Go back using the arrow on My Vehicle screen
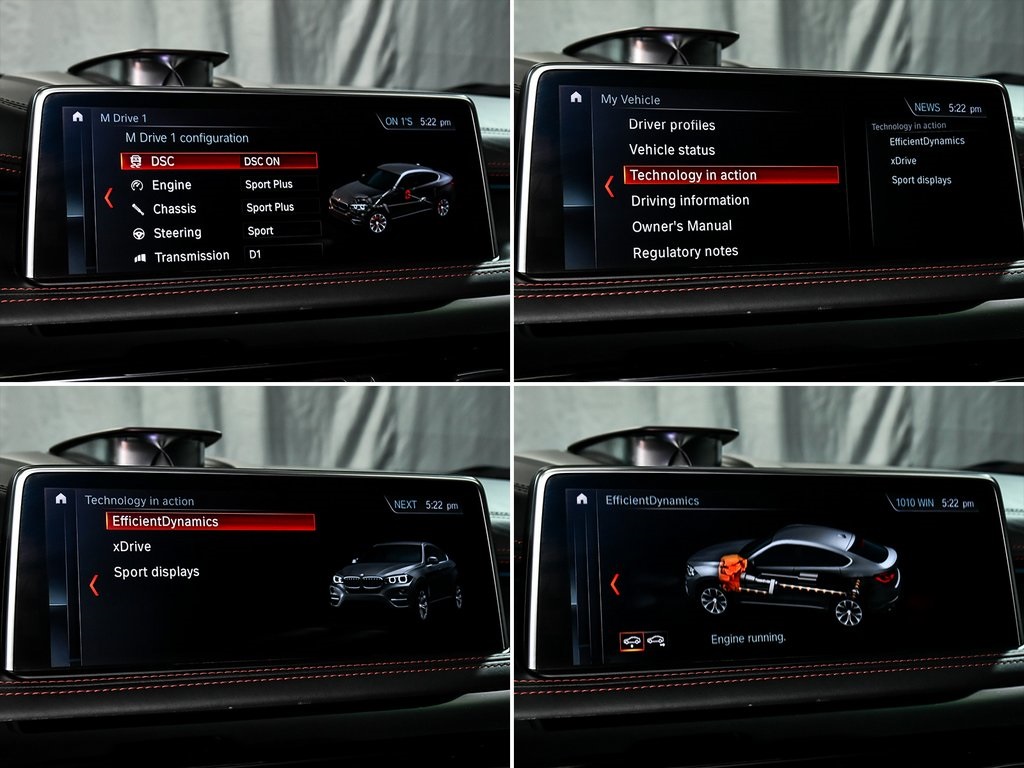 (609, 186)
